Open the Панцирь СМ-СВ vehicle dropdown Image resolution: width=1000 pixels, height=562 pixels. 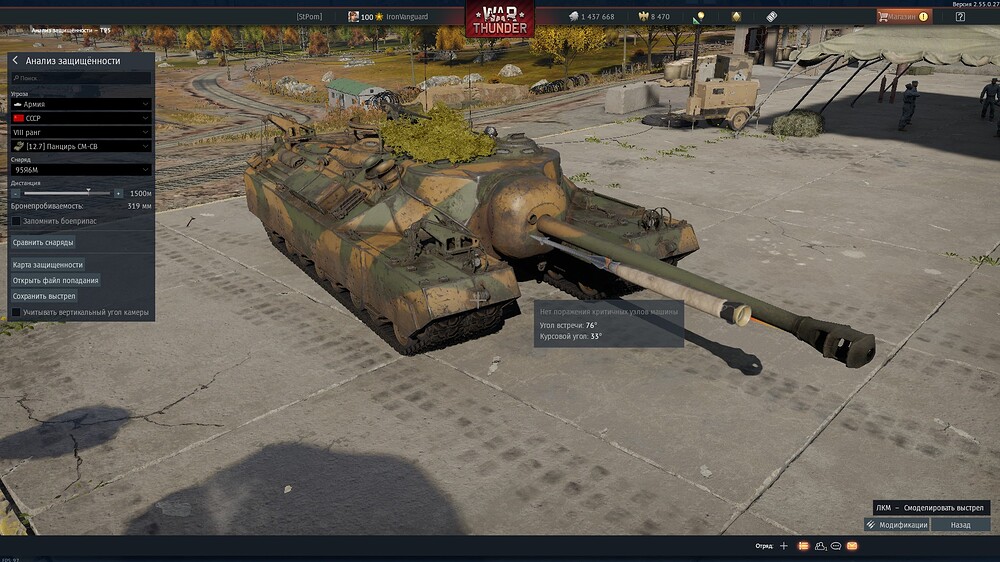point(80,146)
